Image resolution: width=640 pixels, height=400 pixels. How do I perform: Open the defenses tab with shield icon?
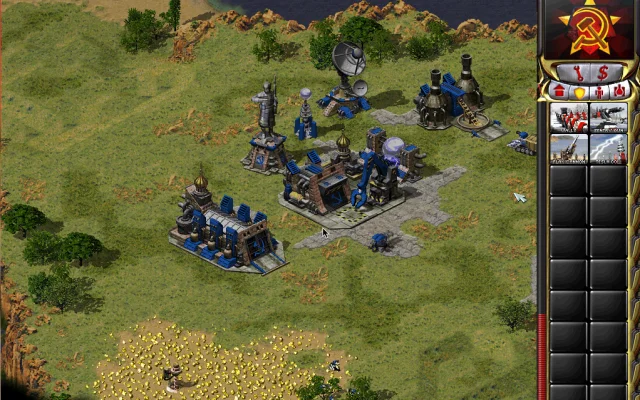579,91
